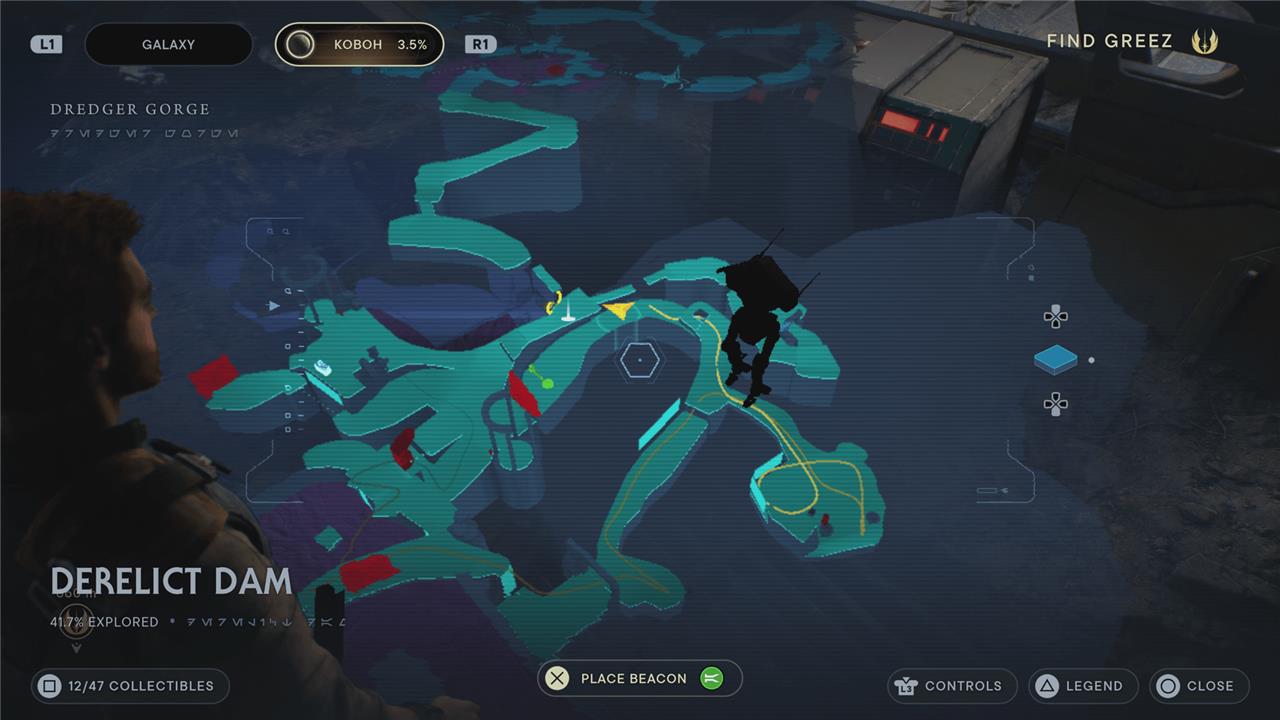The image size is (1280, 720).
Task: Select the hexagon map cursor
Action: (638, 360)
